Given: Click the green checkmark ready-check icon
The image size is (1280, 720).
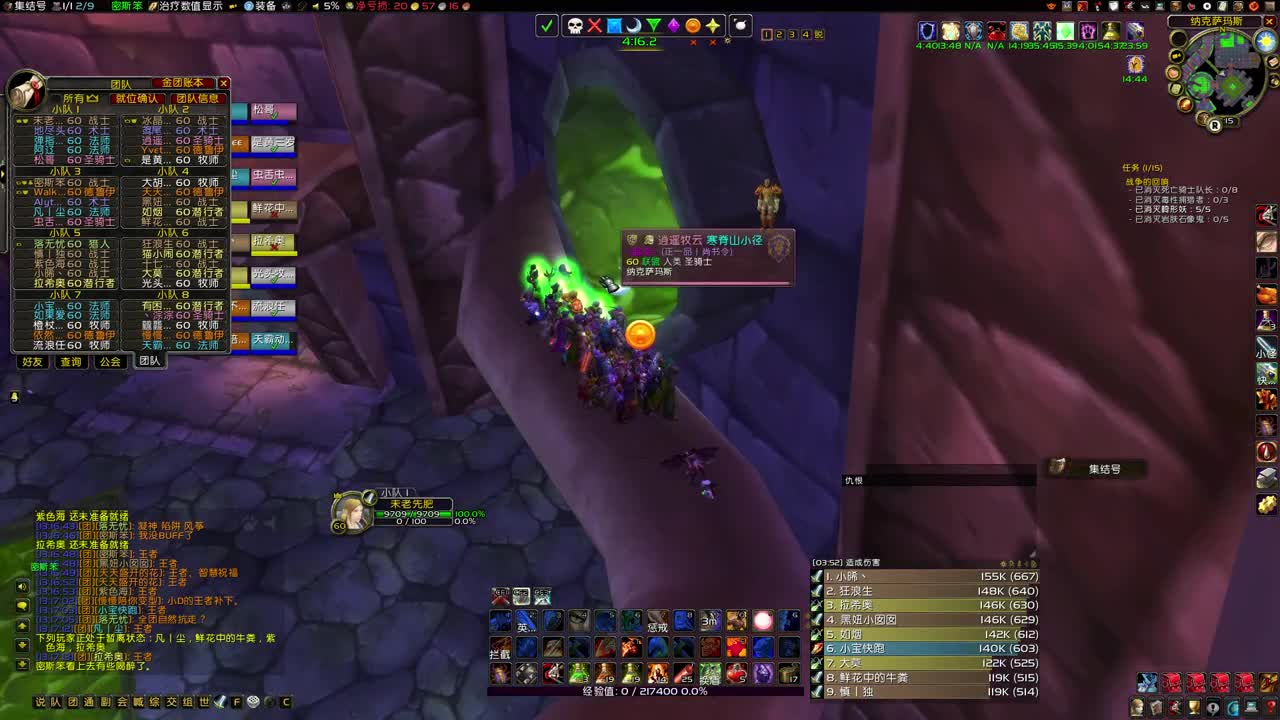Looking at the screenshot, I should point(546,25).
